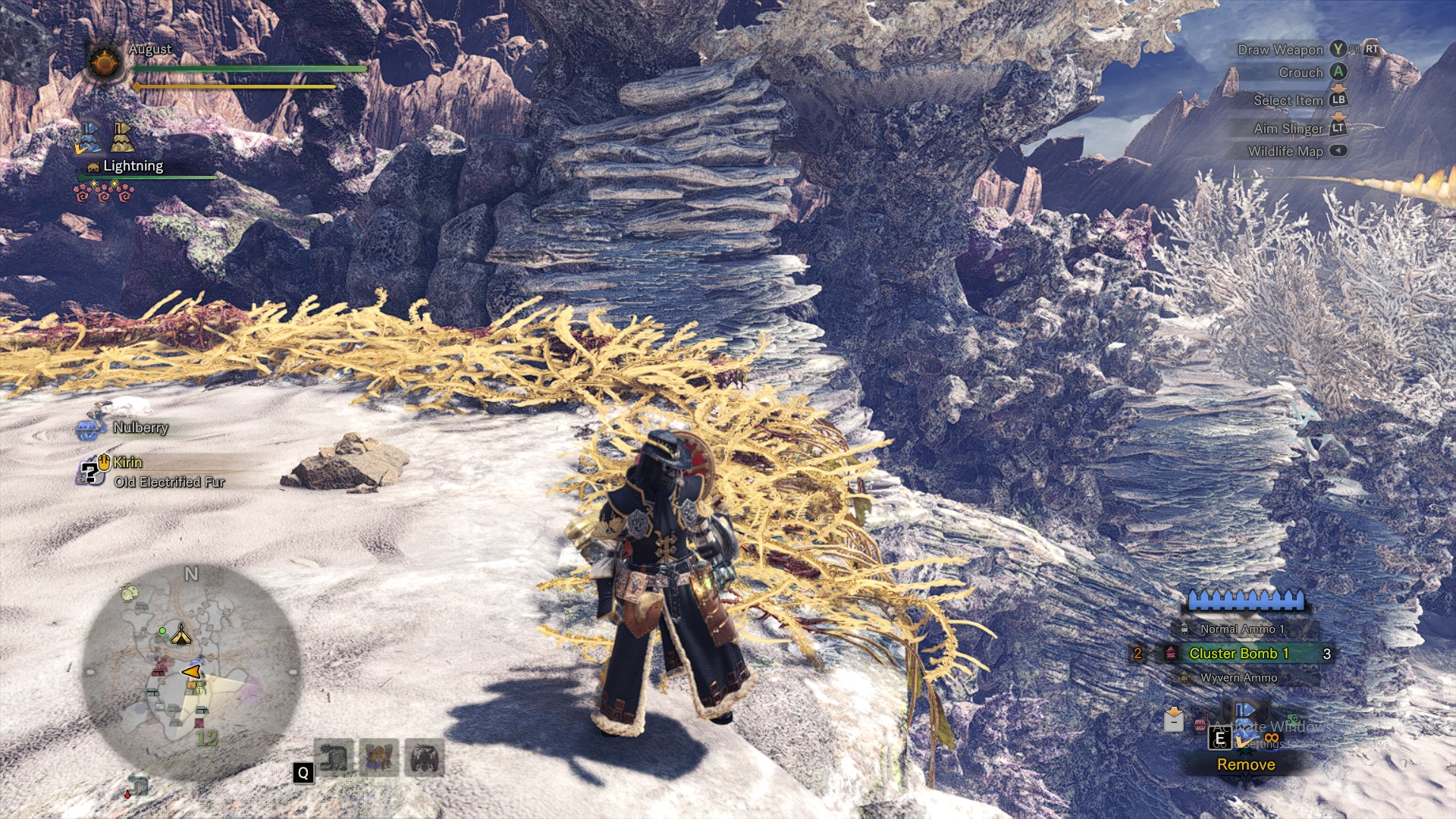Choose Wyvern Ammo from ammo list
Viewport: 1456px width, 819px height.
(1238, 677)
